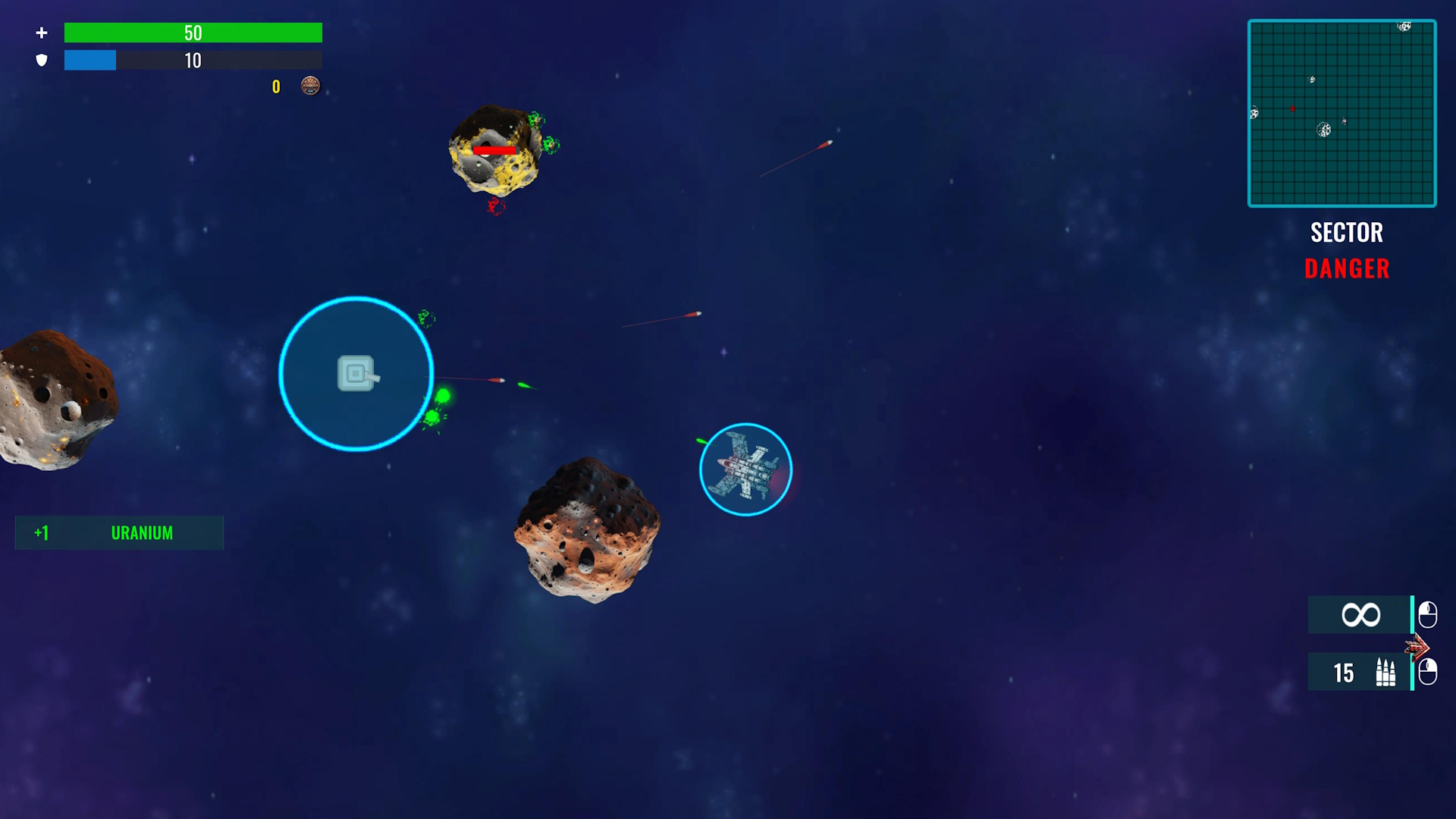Click the left mouse button weapon indicator
This screenshot has width=1456, height=819.
pyautogui.click(x=1427, y=615)
